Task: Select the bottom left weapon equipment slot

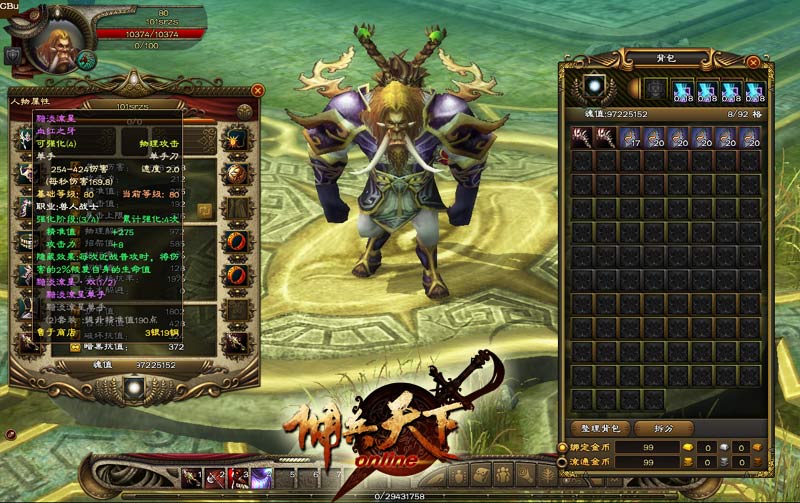Action: pos(27,343)
